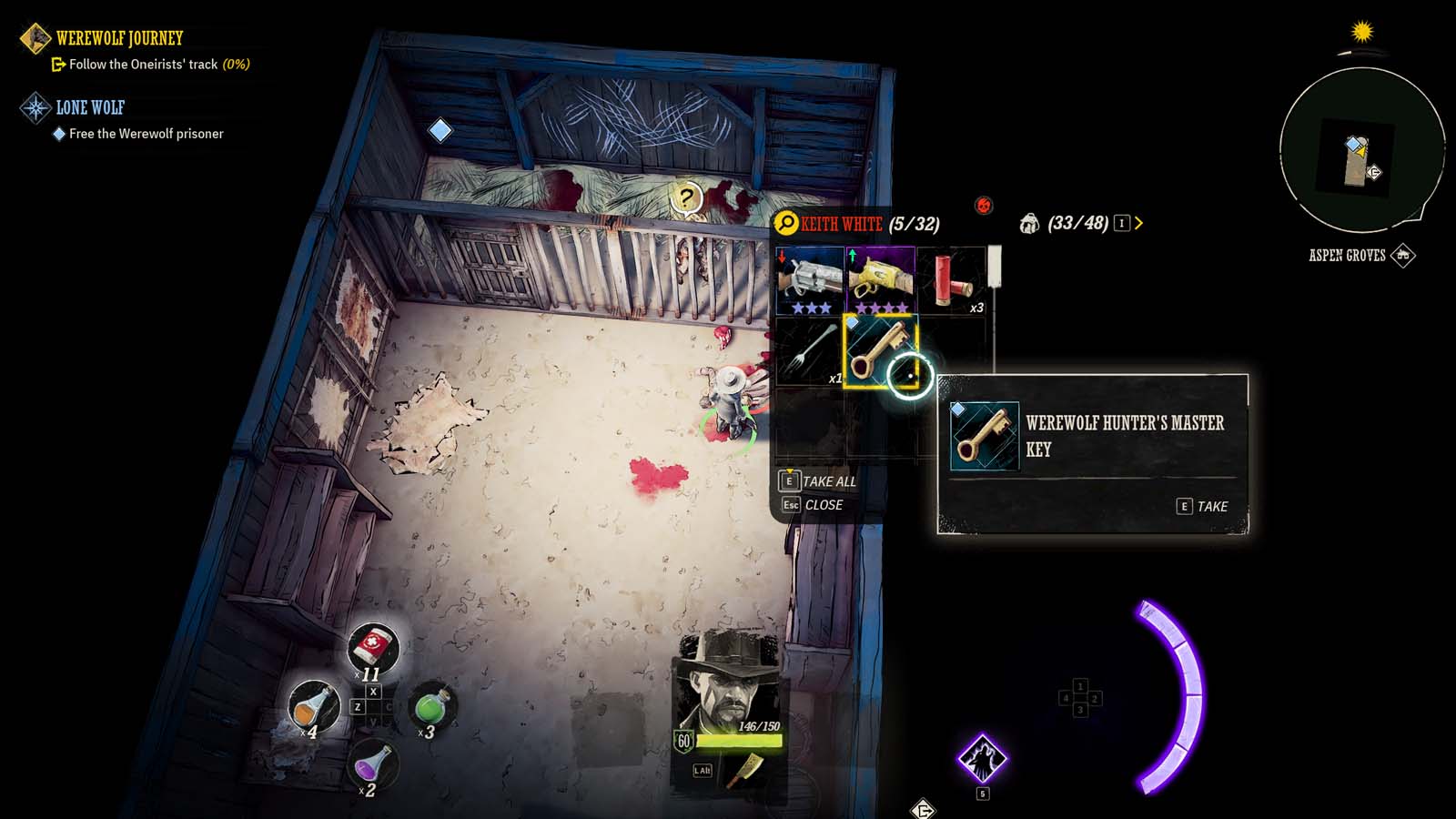The width and height of the screenshot is (1456, 819).
Task: Use the red bandage consumable
Action: point(372,648)
